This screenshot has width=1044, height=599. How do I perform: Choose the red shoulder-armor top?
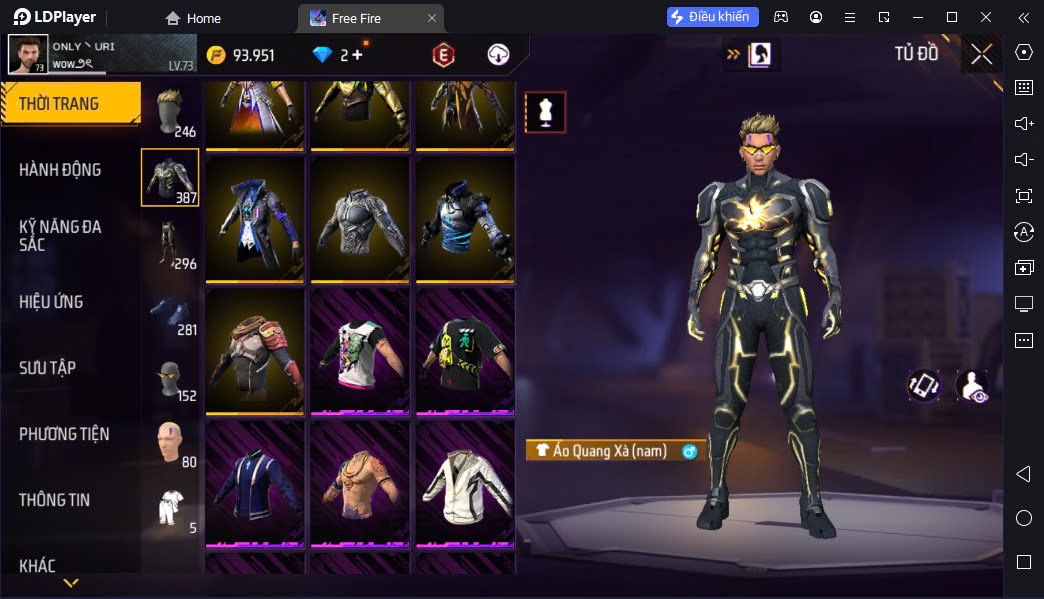255,350
